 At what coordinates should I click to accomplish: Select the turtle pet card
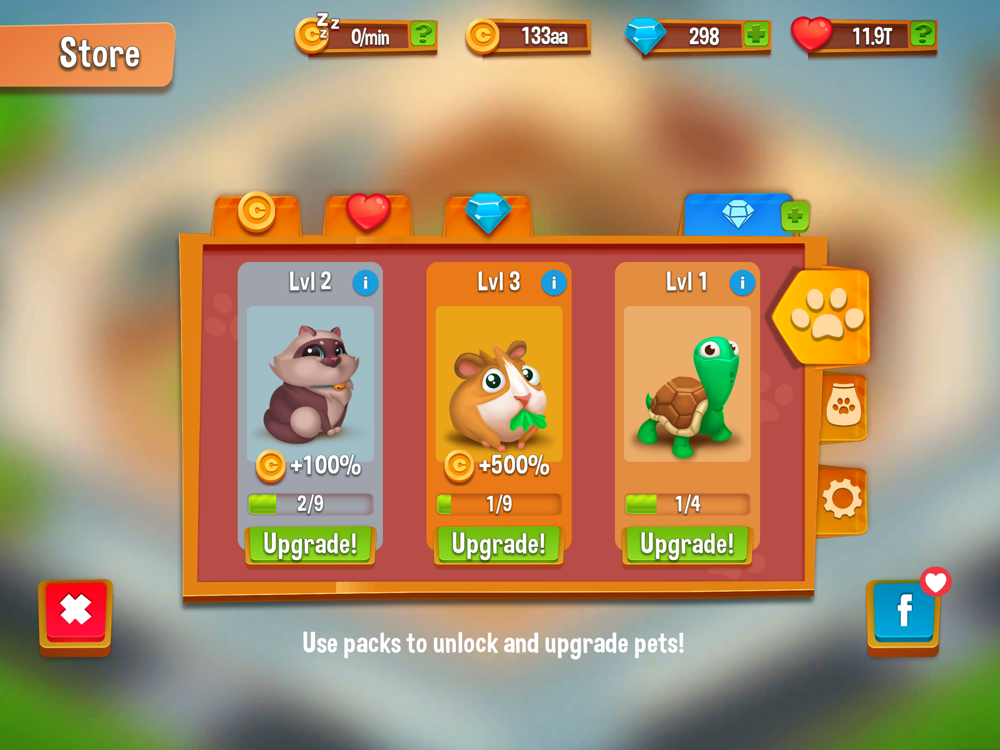(687, 385)
